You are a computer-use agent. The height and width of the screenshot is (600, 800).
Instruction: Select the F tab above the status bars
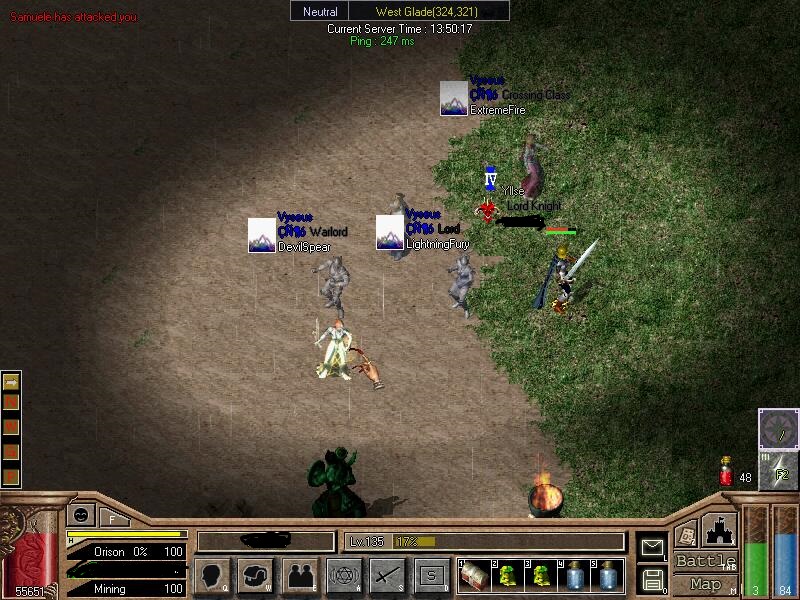pos(113,516)
